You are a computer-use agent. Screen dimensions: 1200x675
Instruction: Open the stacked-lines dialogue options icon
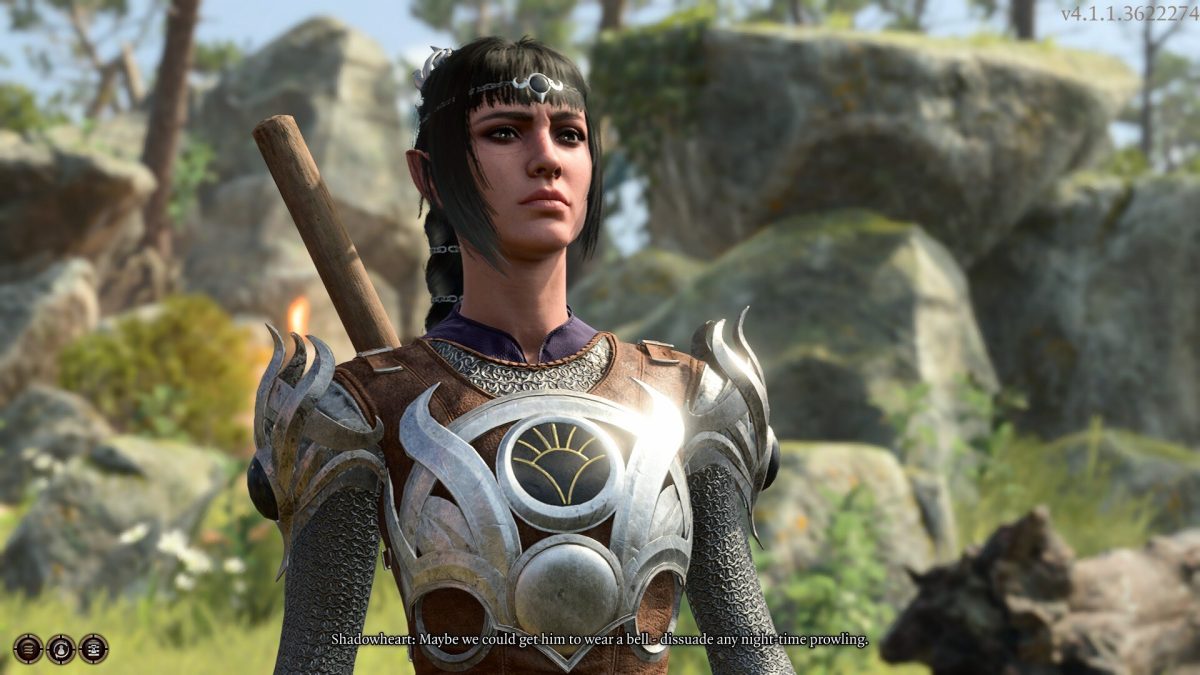[x=28, y=649]
